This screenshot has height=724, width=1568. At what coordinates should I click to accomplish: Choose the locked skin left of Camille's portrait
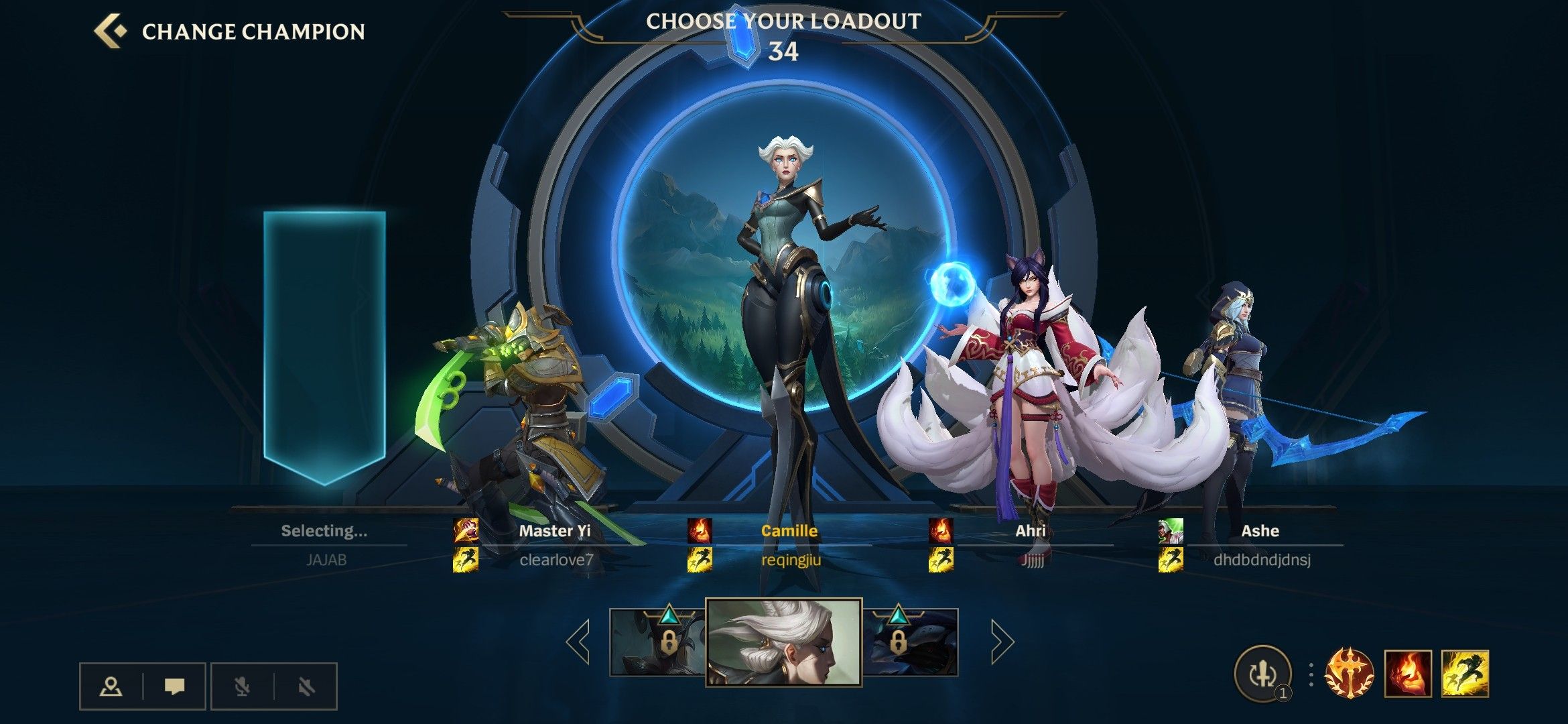click(658, 642)
